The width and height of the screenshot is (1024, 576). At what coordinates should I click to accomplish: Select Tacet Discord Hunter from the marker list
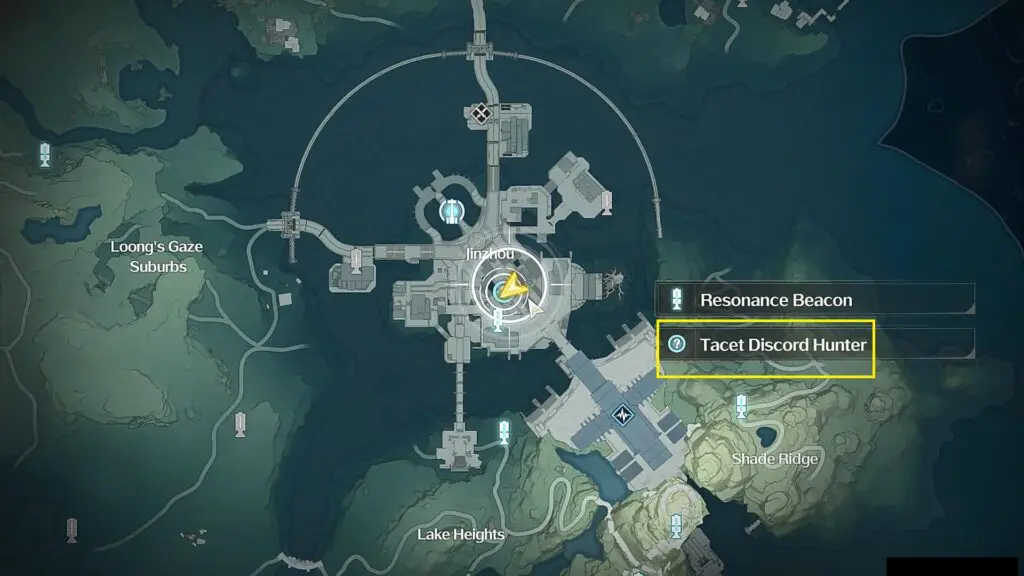point(781,345)
